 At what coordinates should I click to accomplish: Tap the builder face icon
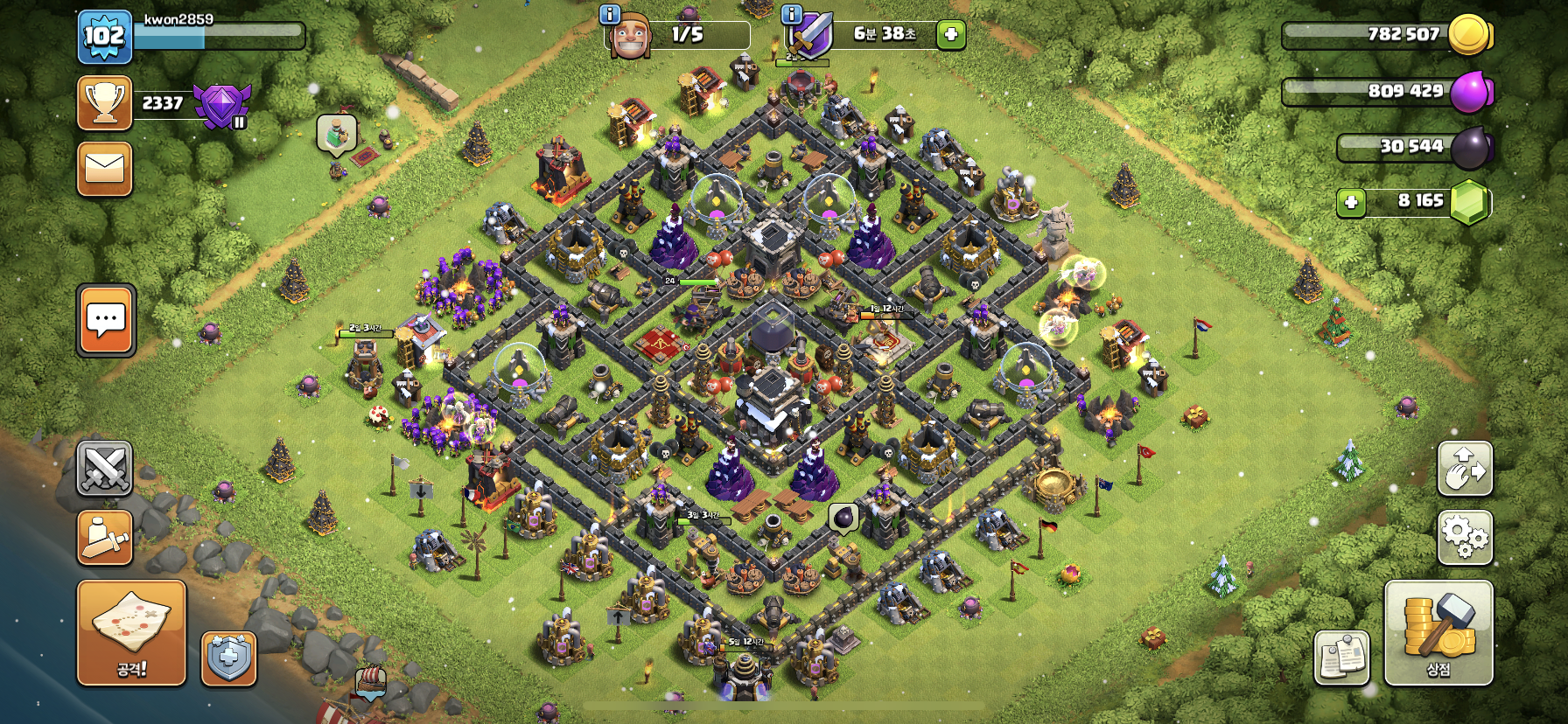[630, 37]
